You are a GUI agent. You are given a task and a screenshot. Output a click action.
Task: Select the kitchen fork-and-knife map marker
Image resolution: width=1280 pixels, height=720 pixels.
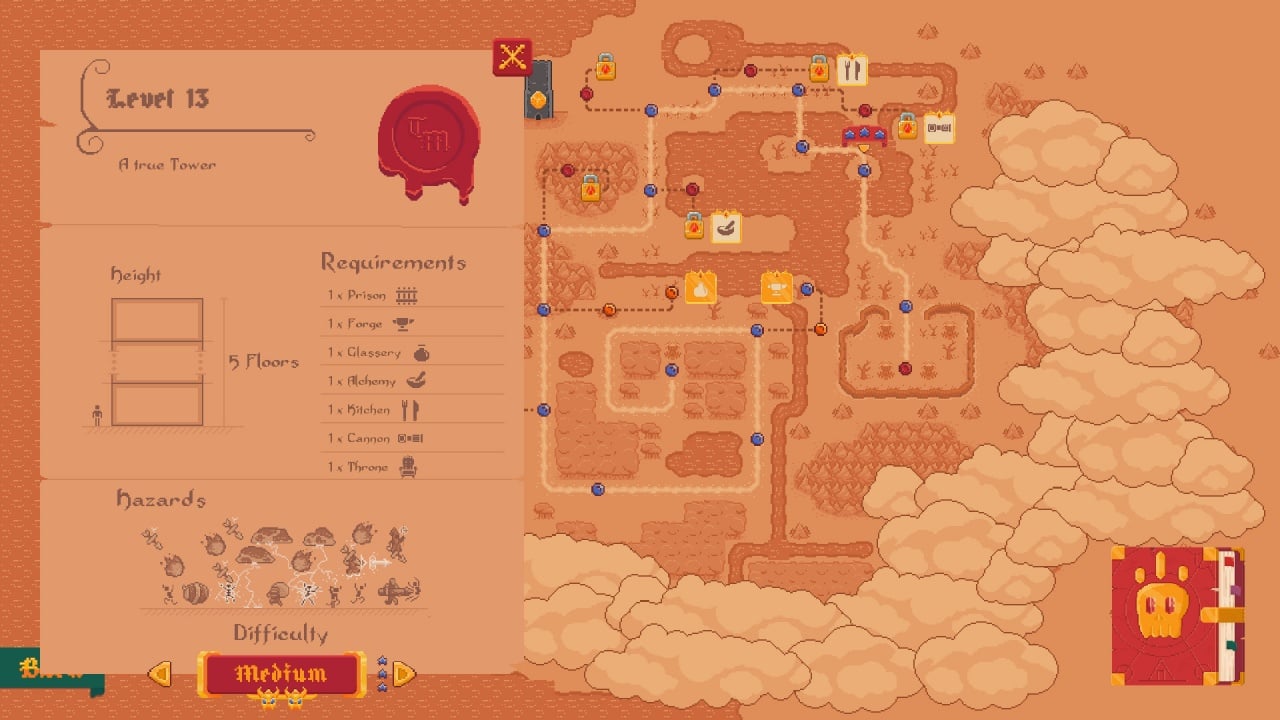tap(851, 69)
